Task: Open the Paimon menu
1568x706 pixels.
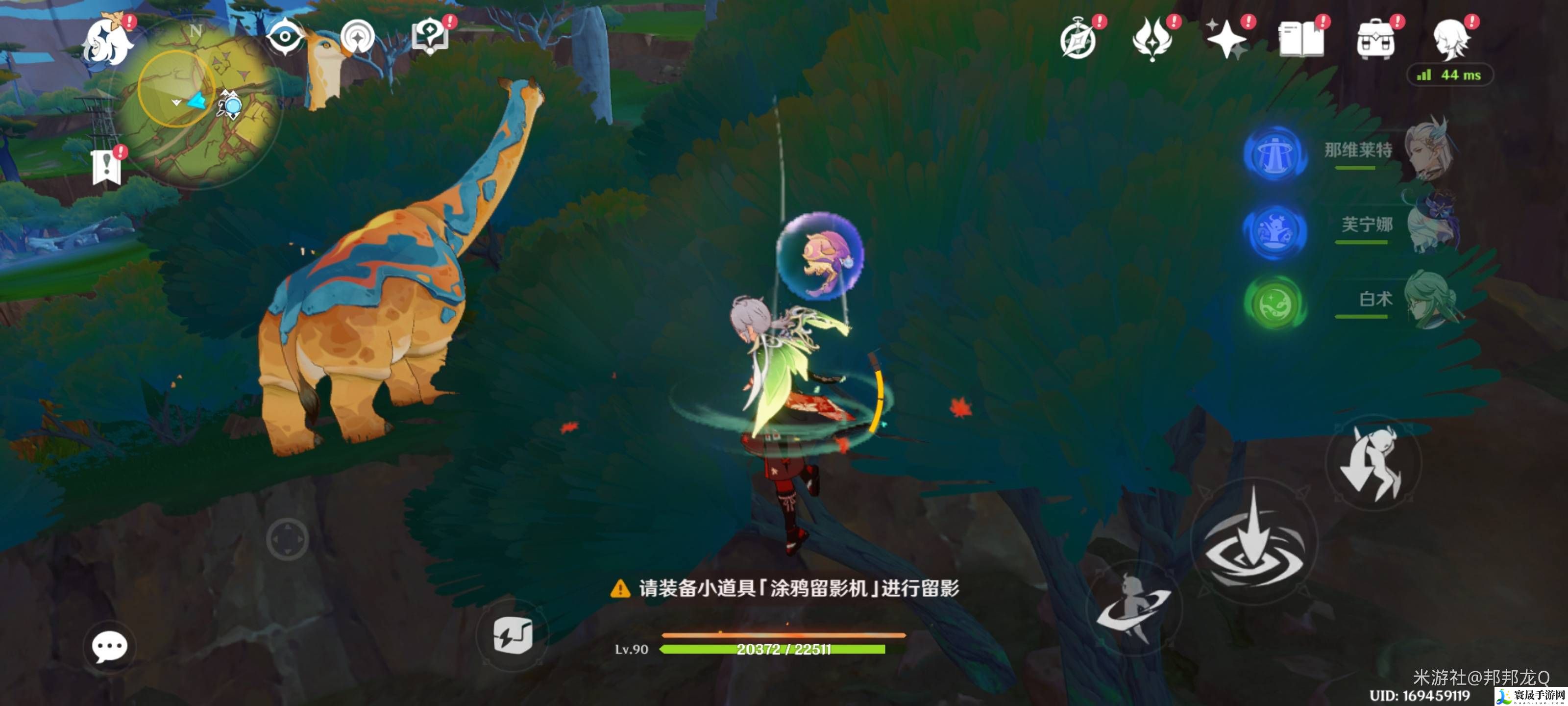Action: point(108,41)
